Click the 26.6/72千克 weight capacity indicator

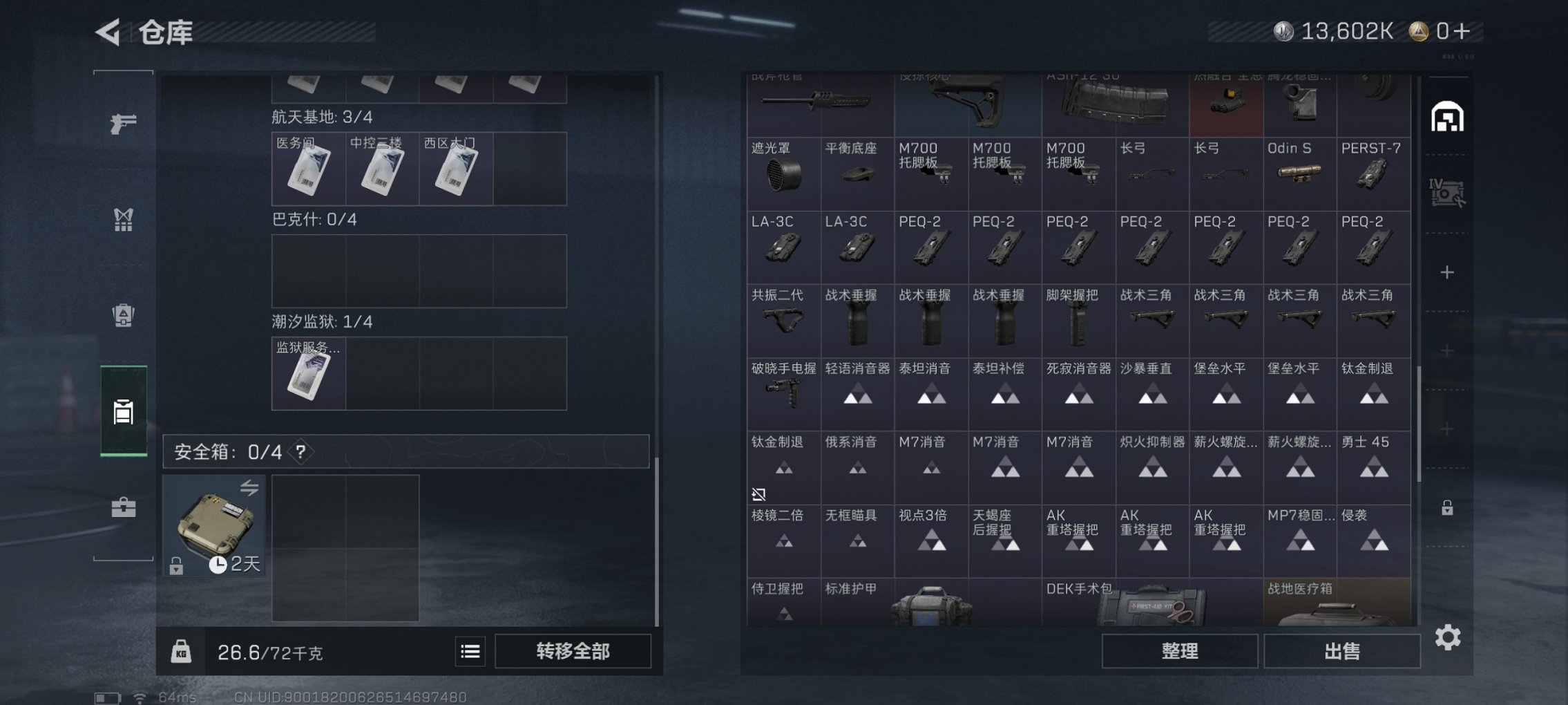271,650
